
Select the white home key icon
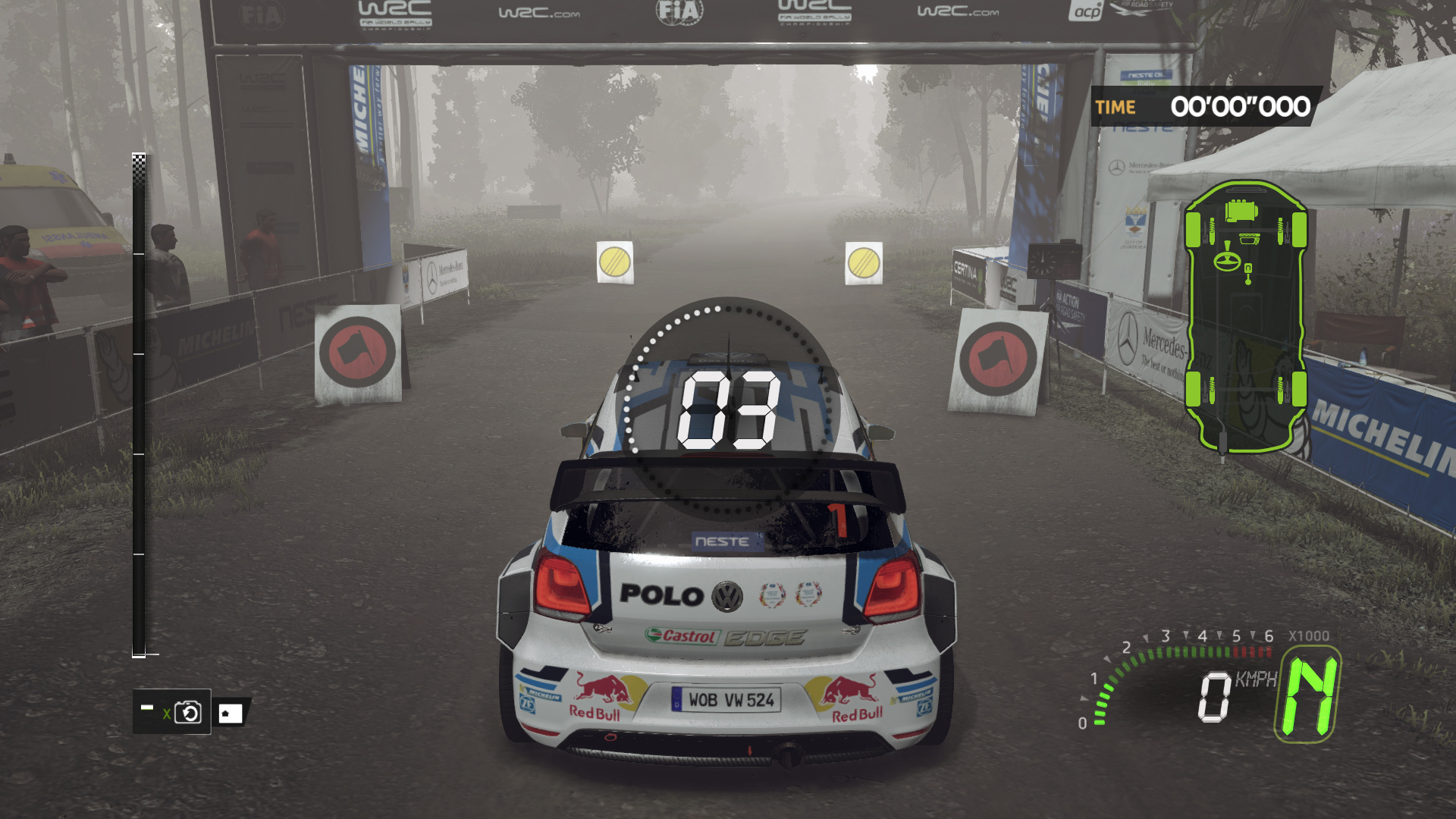click(230, 713)
